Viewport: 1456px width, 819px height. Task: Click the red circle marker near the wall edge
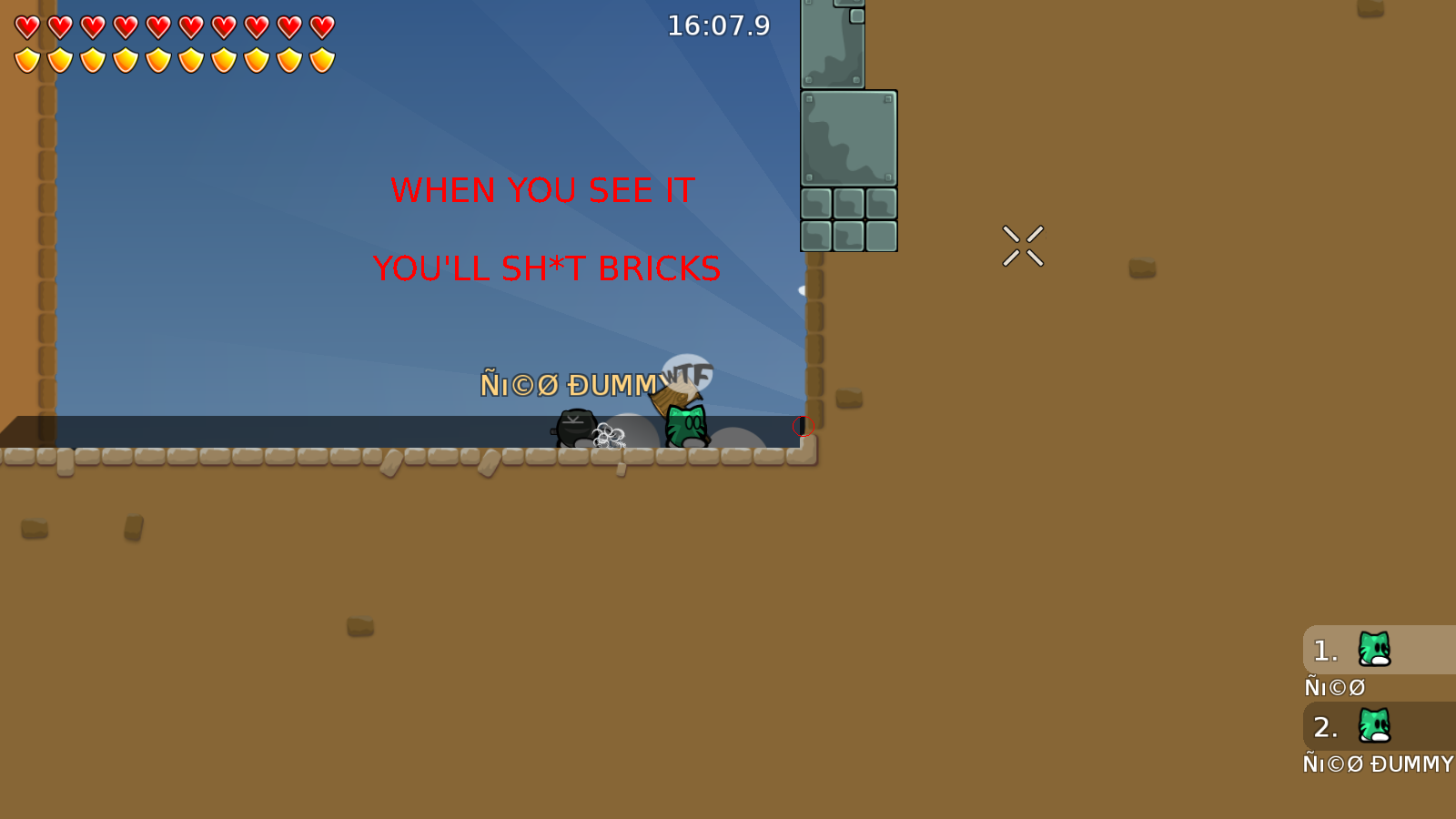point(803,425)
